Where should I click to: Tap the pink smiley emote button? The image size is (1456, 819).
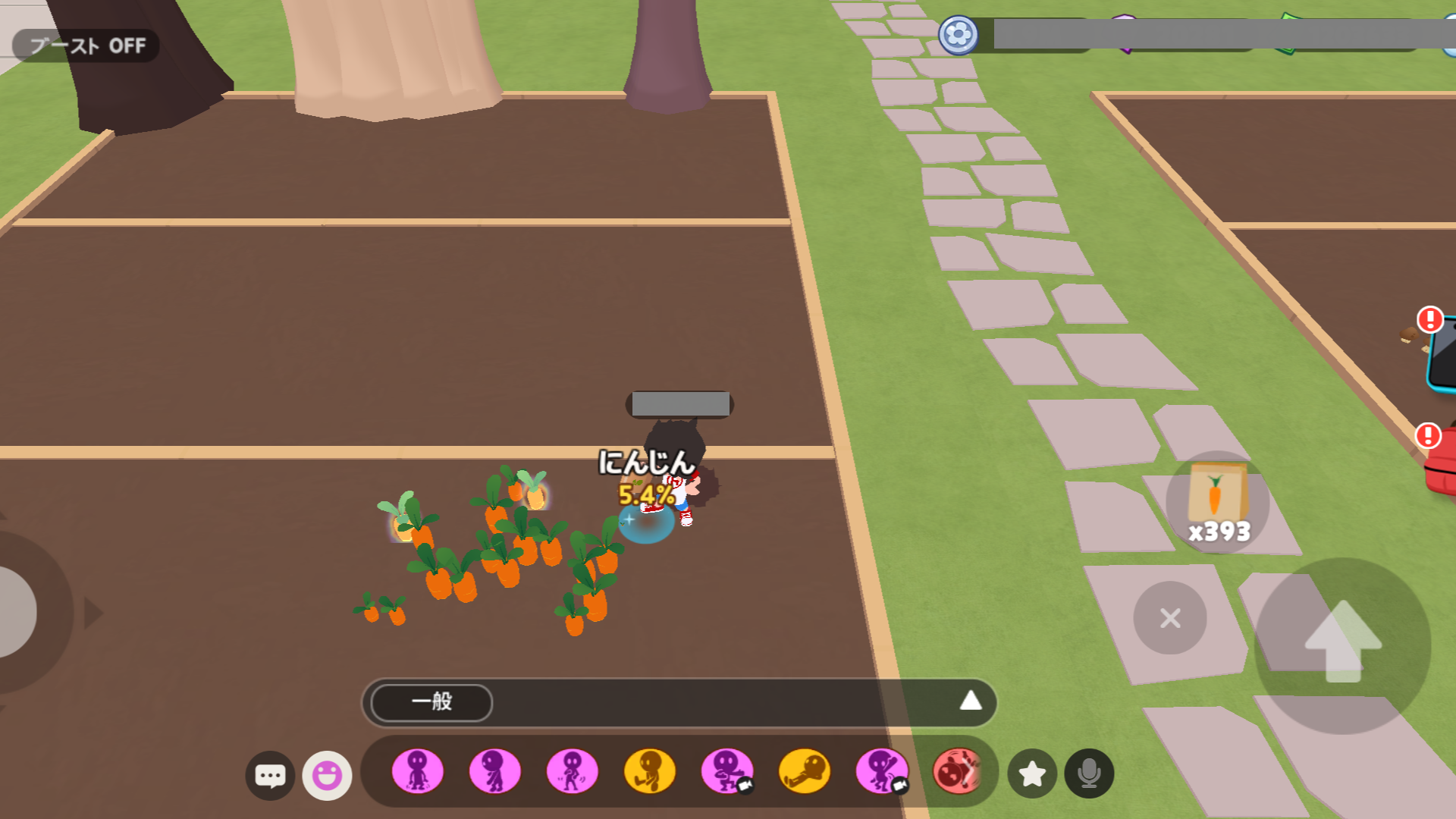327,775
